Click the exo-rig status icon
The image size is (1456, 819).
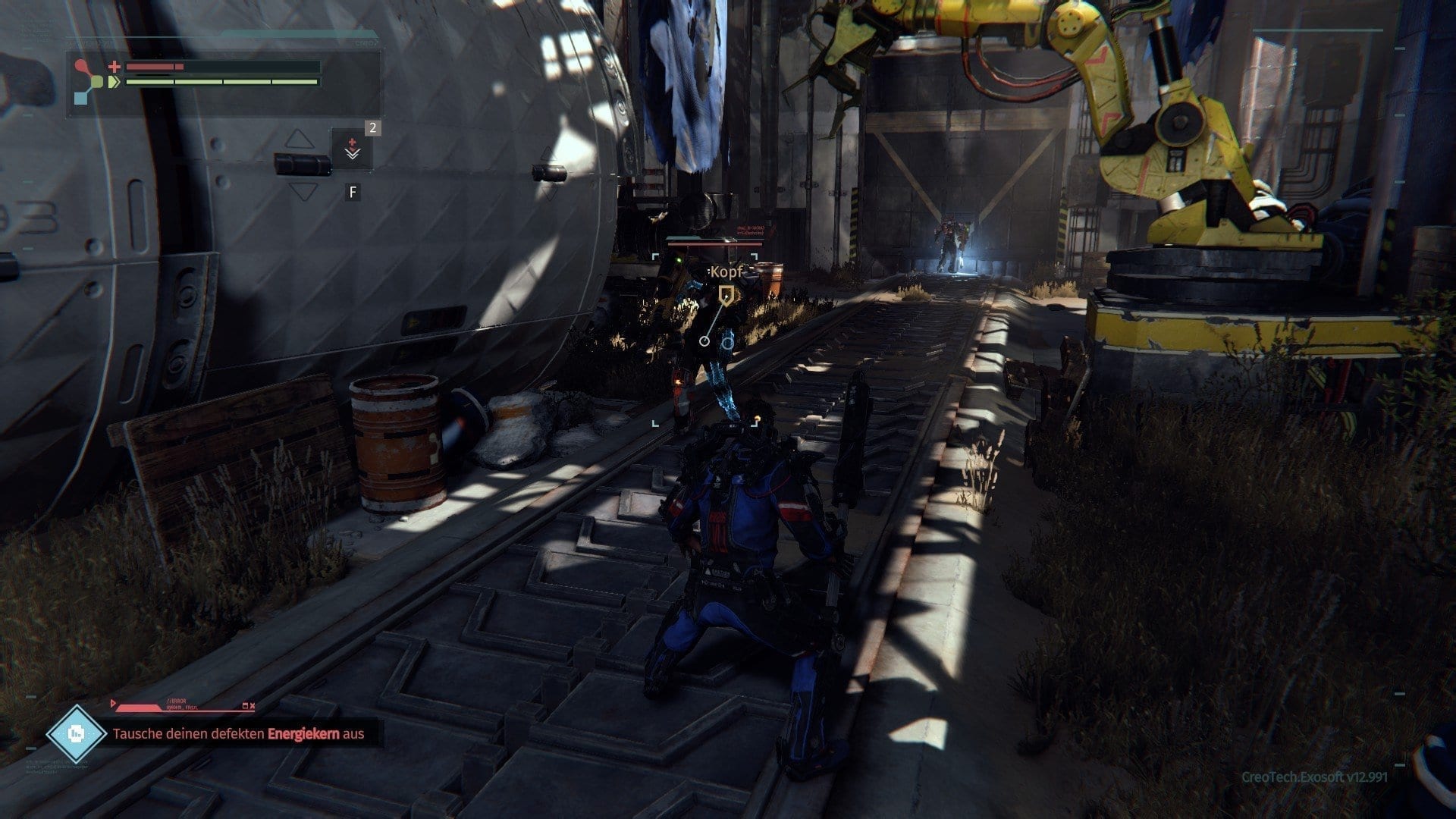coord(92,82)
